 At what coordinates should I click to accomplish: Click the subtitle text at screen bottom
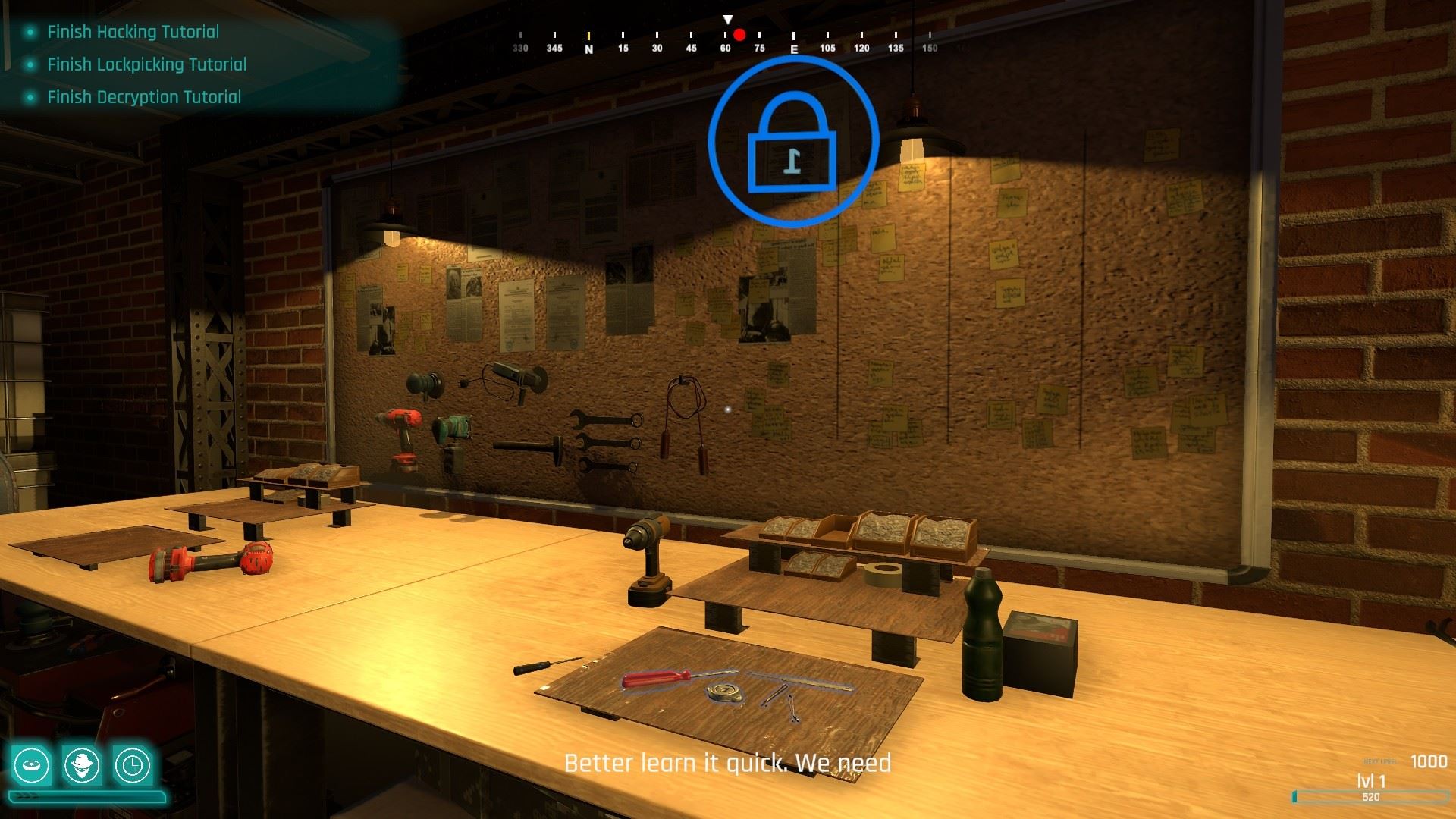tap(728, 764)
